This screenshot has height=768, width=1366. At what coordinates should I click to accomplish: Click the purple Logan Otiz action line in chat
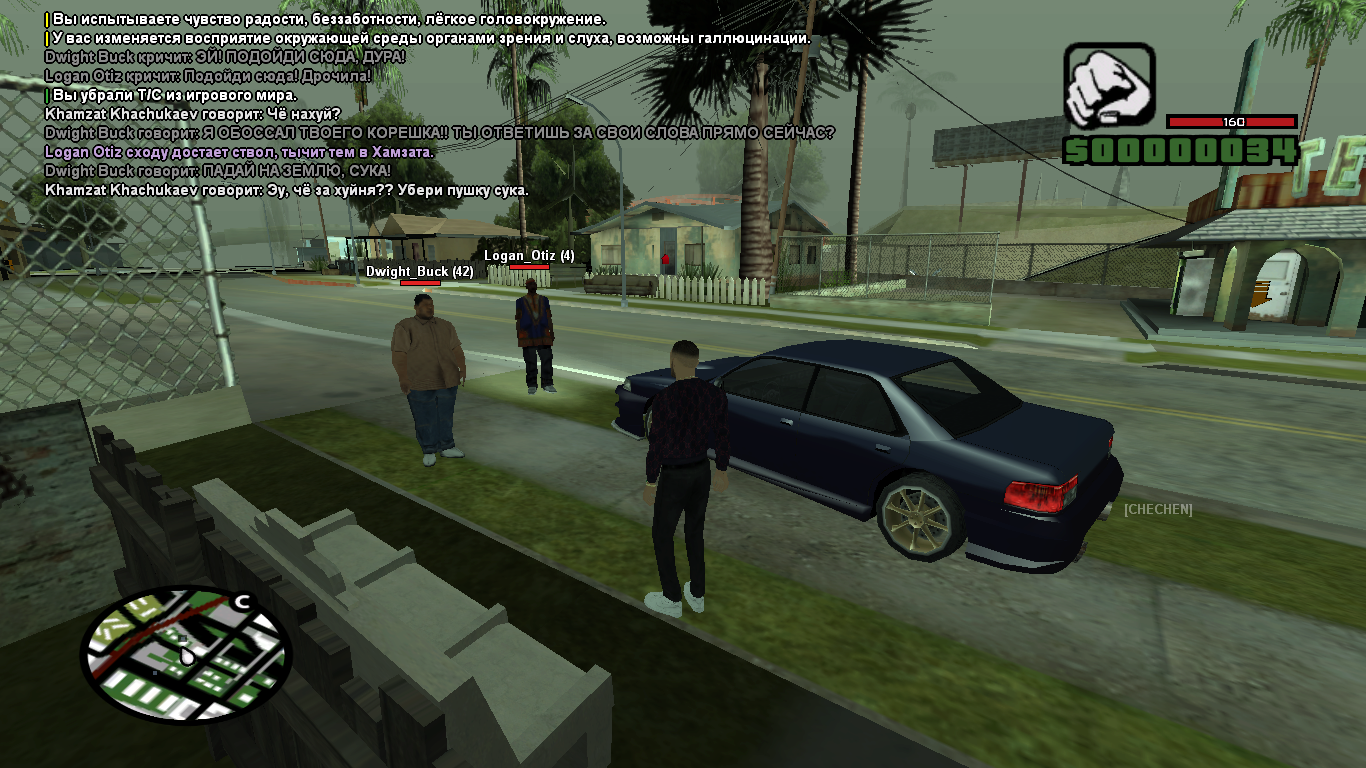[x=239, y=152]
